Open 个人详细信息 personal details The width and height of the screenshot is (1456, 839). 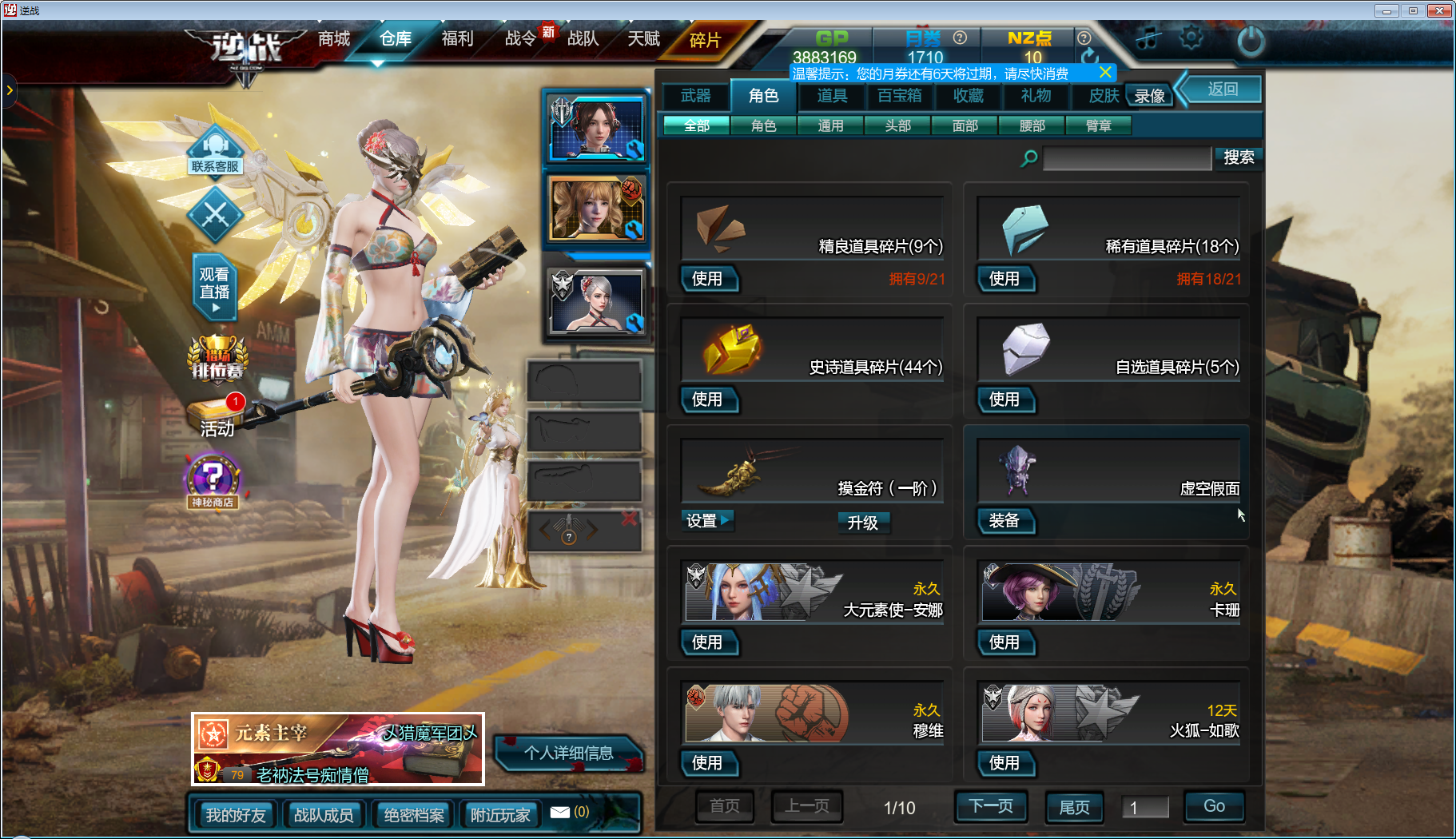coord(568,753)
